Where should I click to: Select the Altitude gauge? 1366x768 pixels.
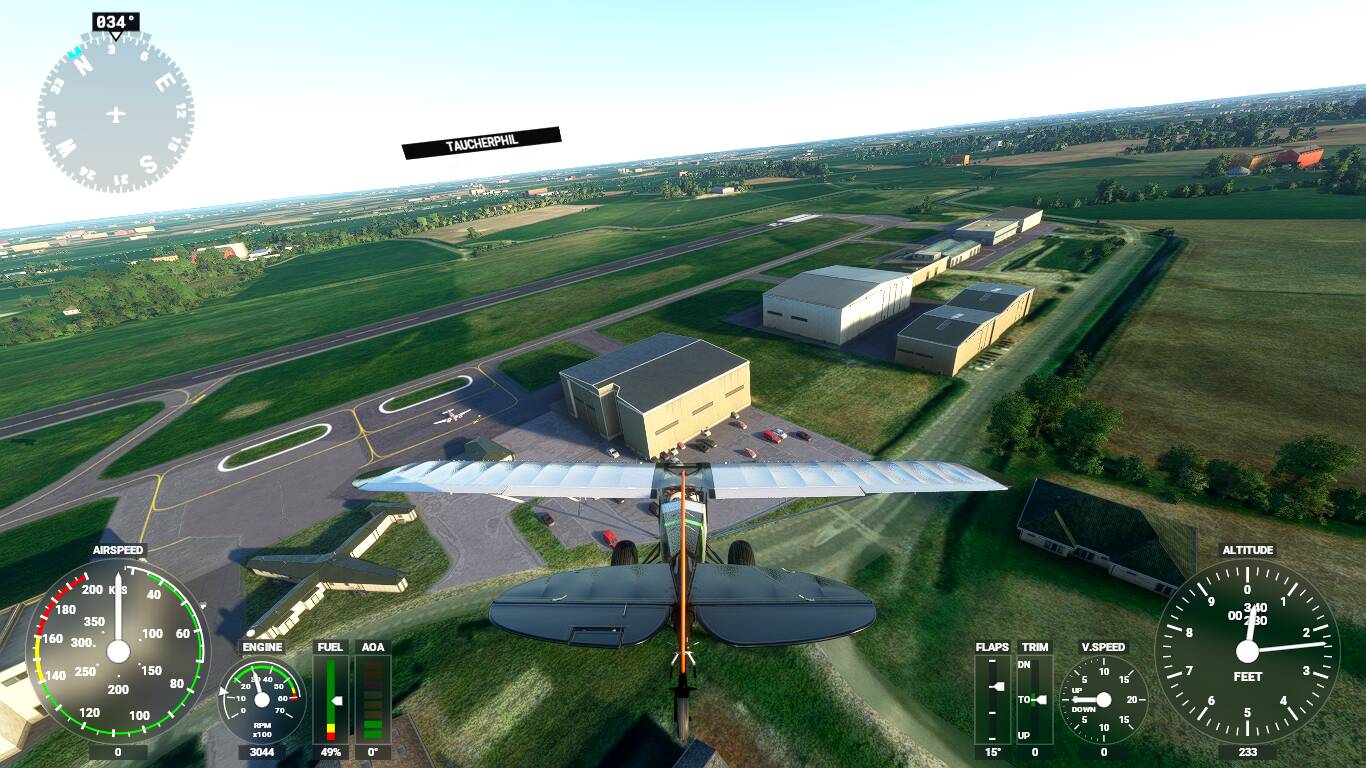pos(1247,651)
